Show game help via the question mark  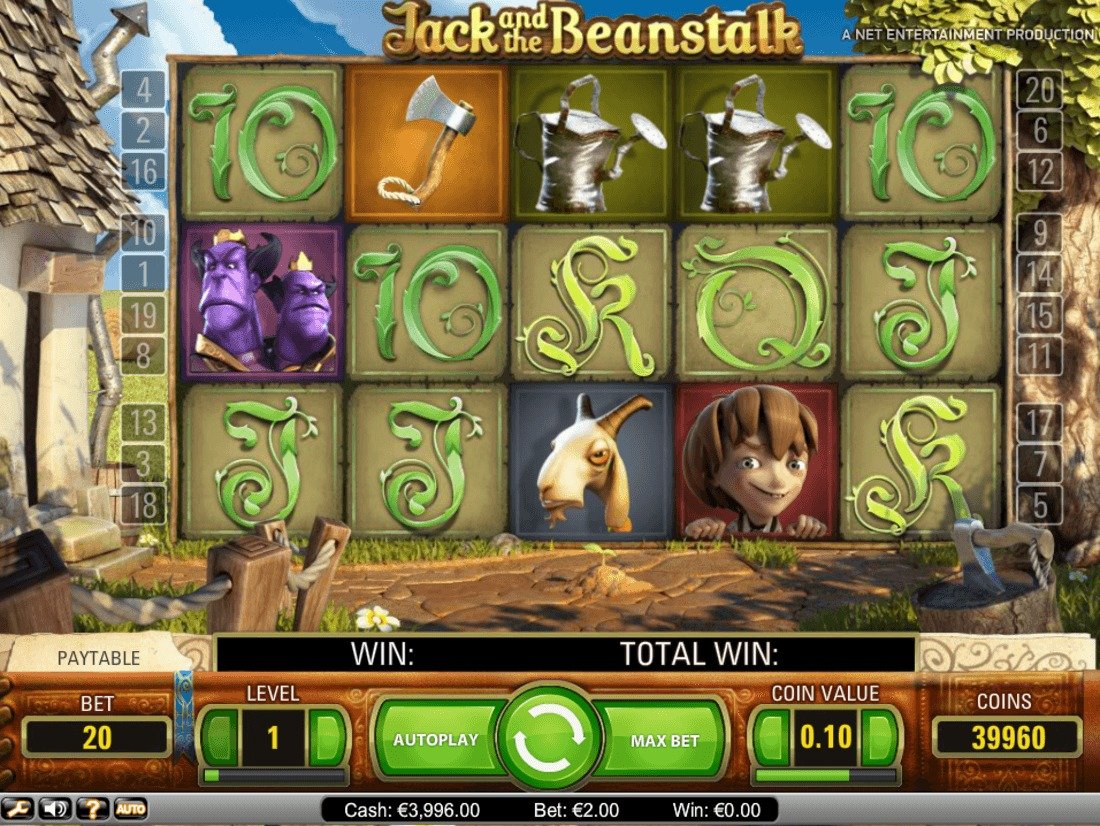pos(92,808)
